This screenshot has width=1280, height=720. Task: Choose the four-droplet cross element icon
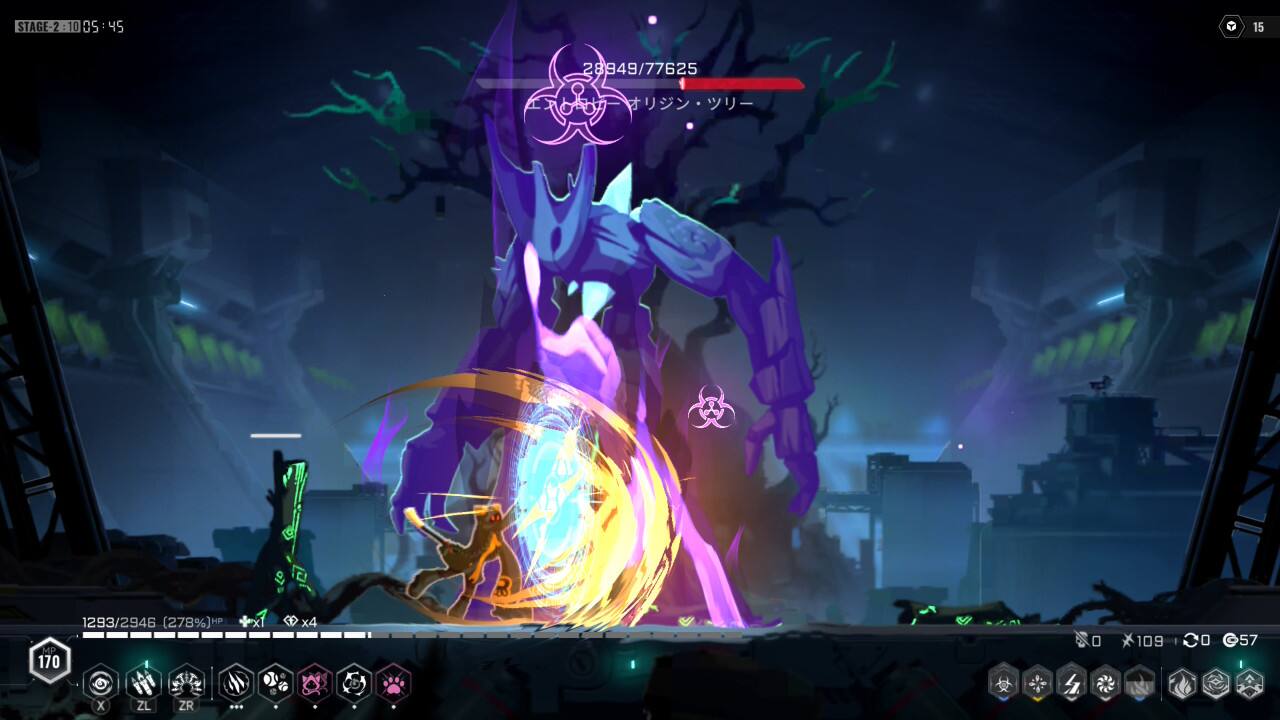click(x=1038, y=682)
